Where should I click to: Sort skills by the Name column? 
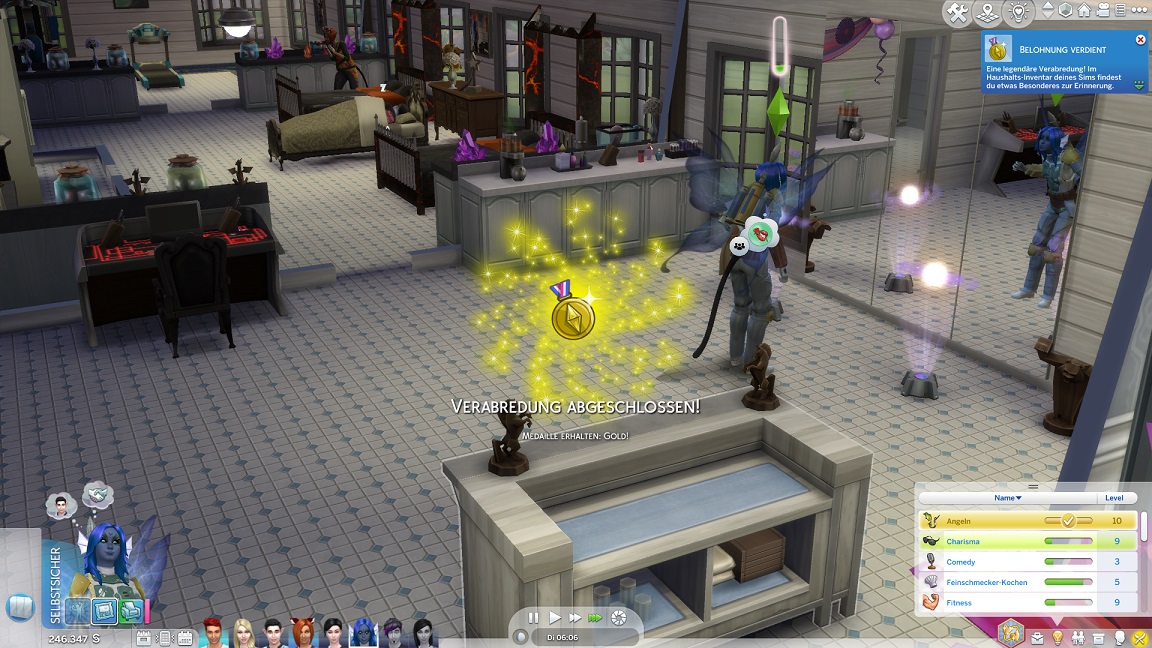pos(1005,497)
